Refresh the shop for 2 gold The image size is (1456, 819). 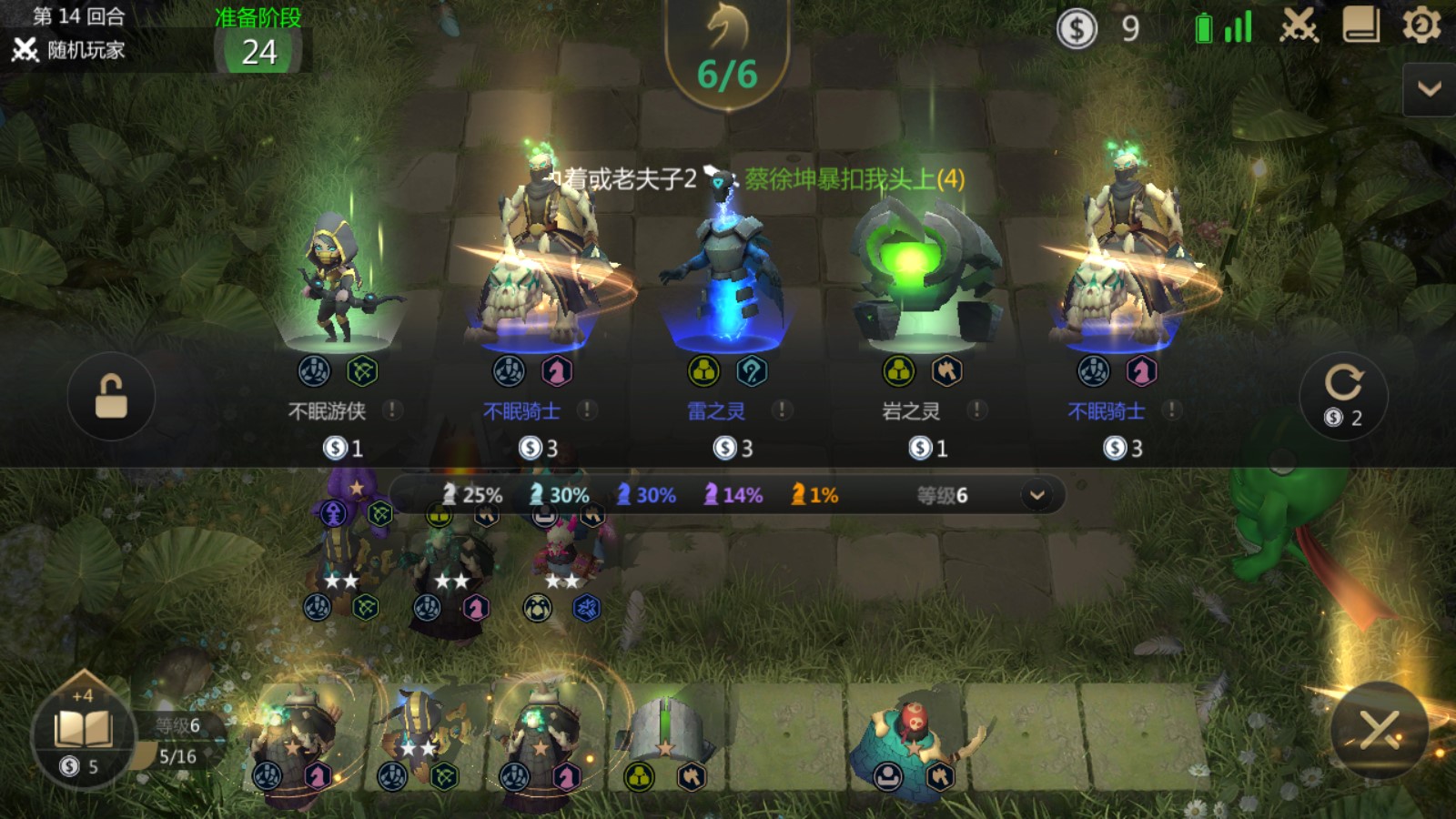pyautogui.click(x=1343, y=395)
